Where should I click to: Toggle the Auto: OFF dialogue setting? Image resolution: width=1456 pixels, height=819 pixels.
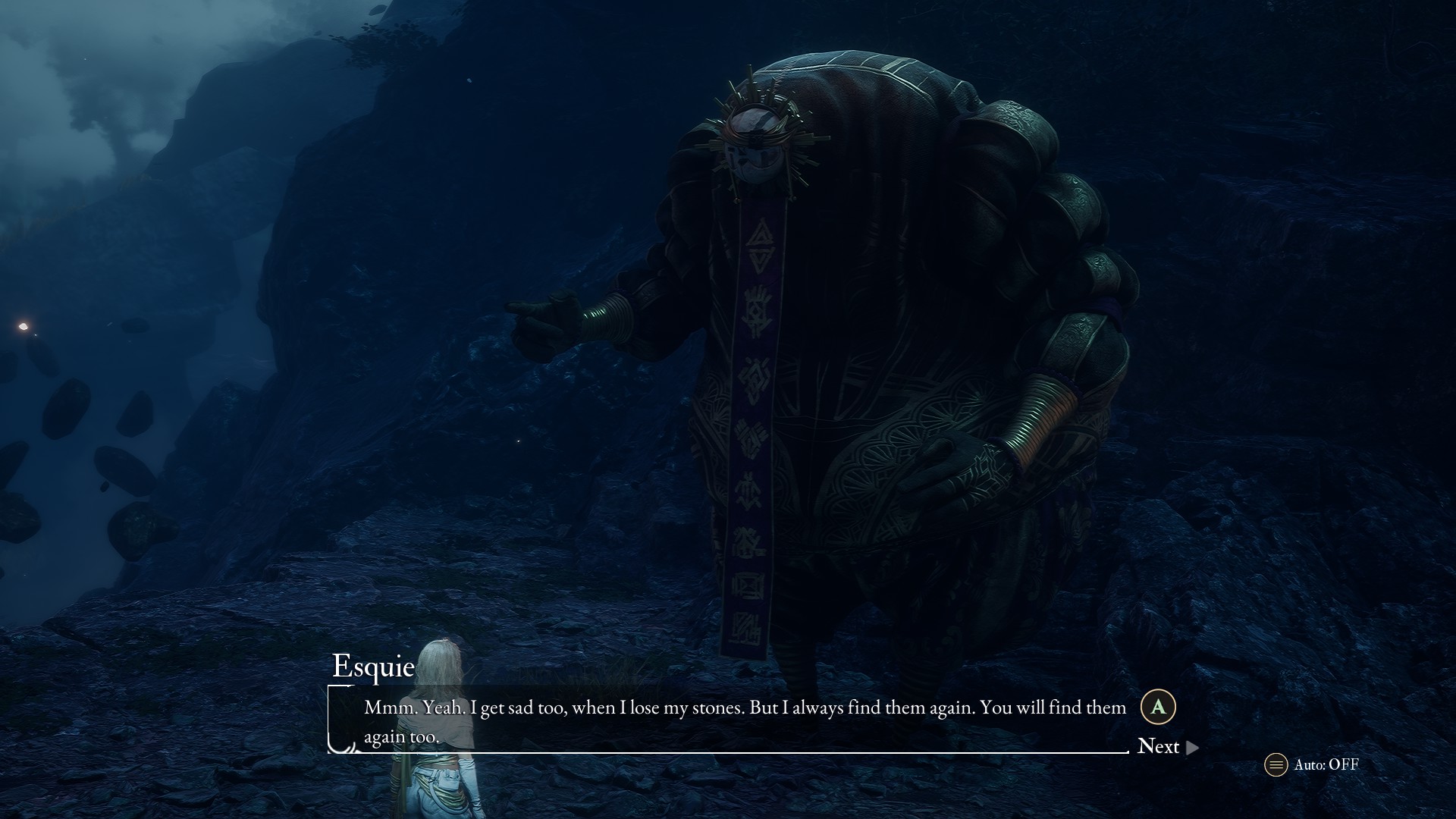point(1312,764)
